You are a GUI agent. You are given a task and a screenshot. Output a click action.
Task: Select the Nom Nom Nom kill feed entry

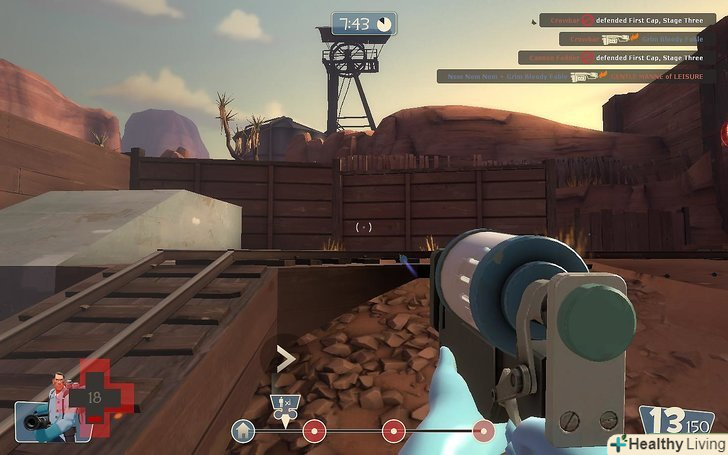[x=570, y=76]
